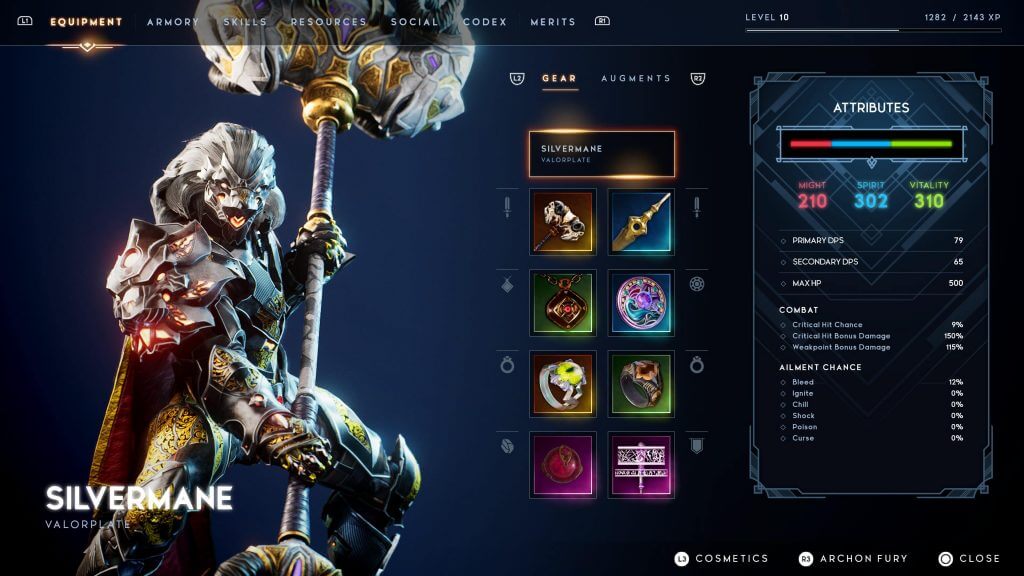Viewport: 1024px width, 576px height.
Task: Open the Cosmetics option
Action: click(731, 558)
